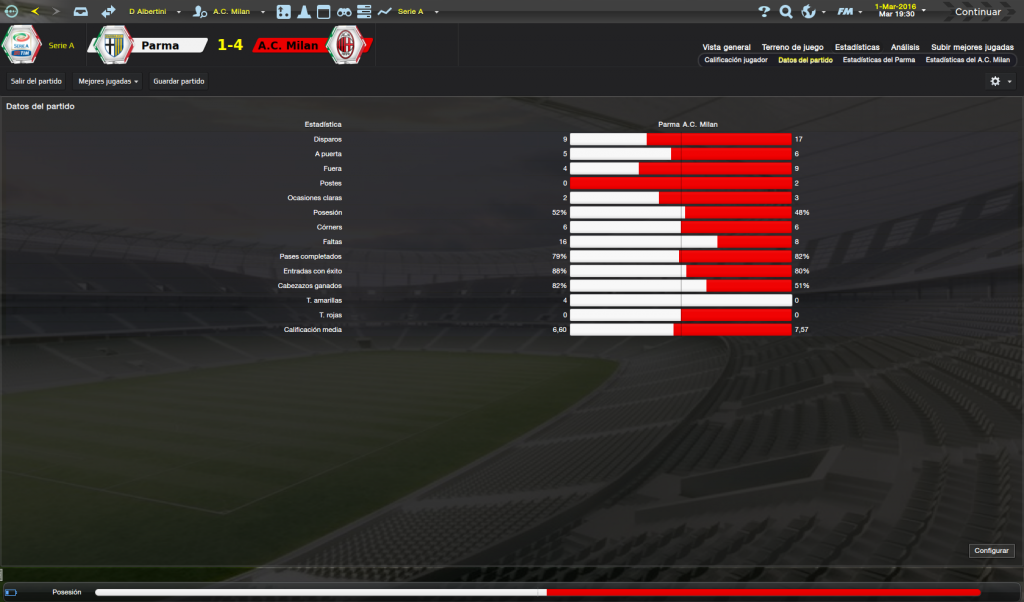
Task: Open the Análisis tab
Action: click(x=905, y=47)
